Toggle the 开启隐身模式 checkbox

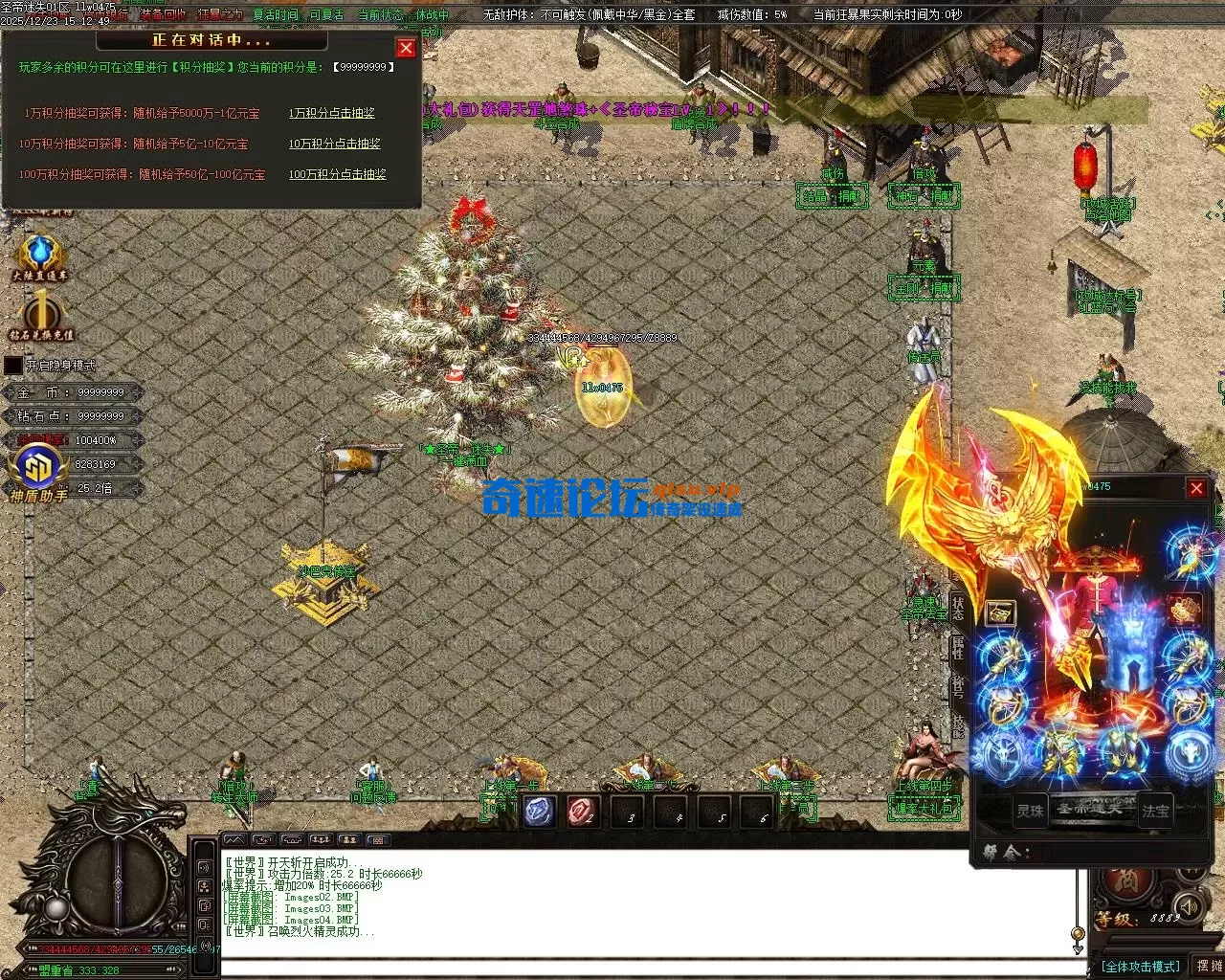(x=13, y=366)
